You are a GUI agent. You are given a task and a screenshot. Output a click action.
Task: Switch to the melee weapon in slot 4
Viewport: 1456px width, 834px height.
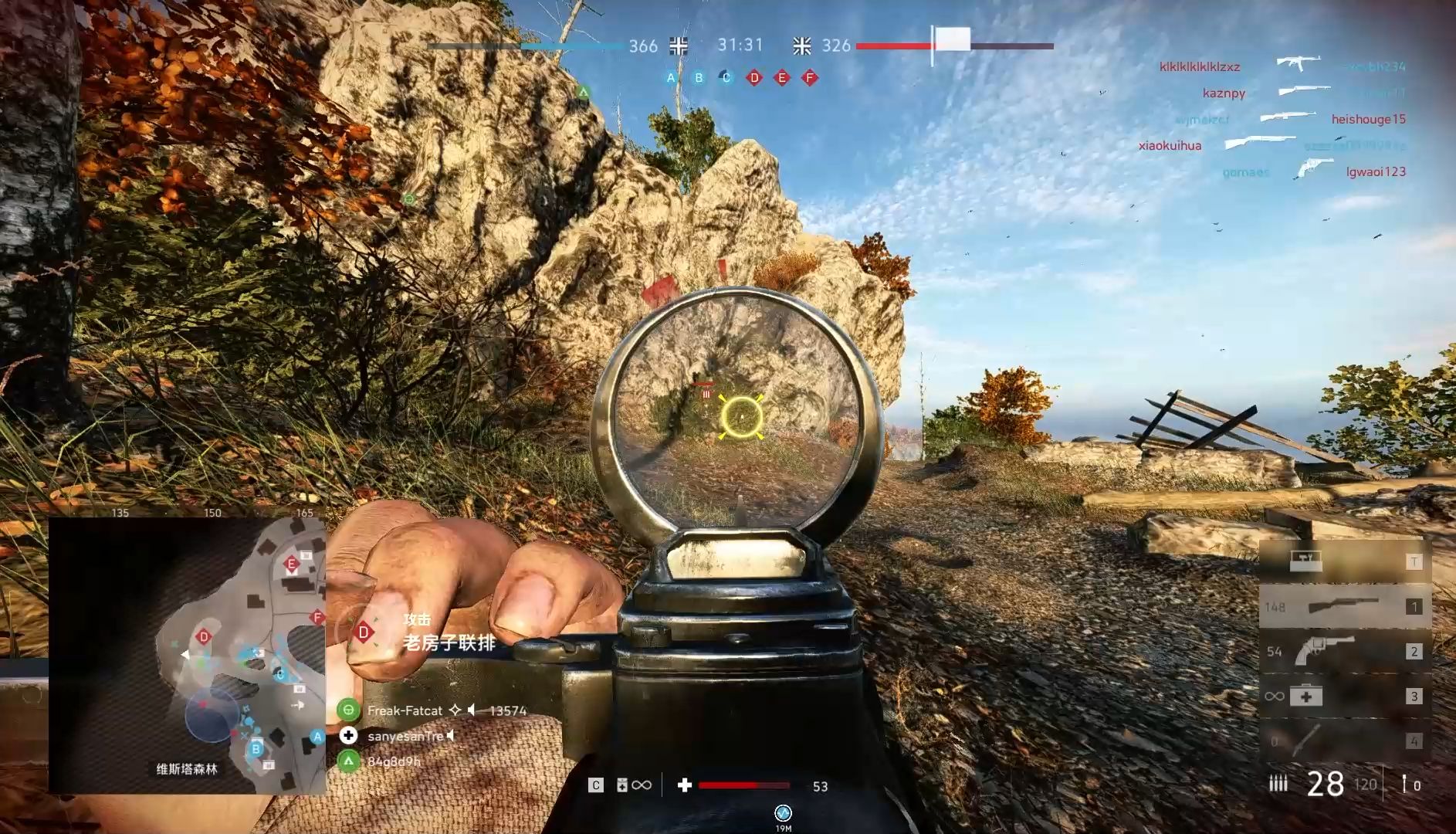click(1344, 741)
